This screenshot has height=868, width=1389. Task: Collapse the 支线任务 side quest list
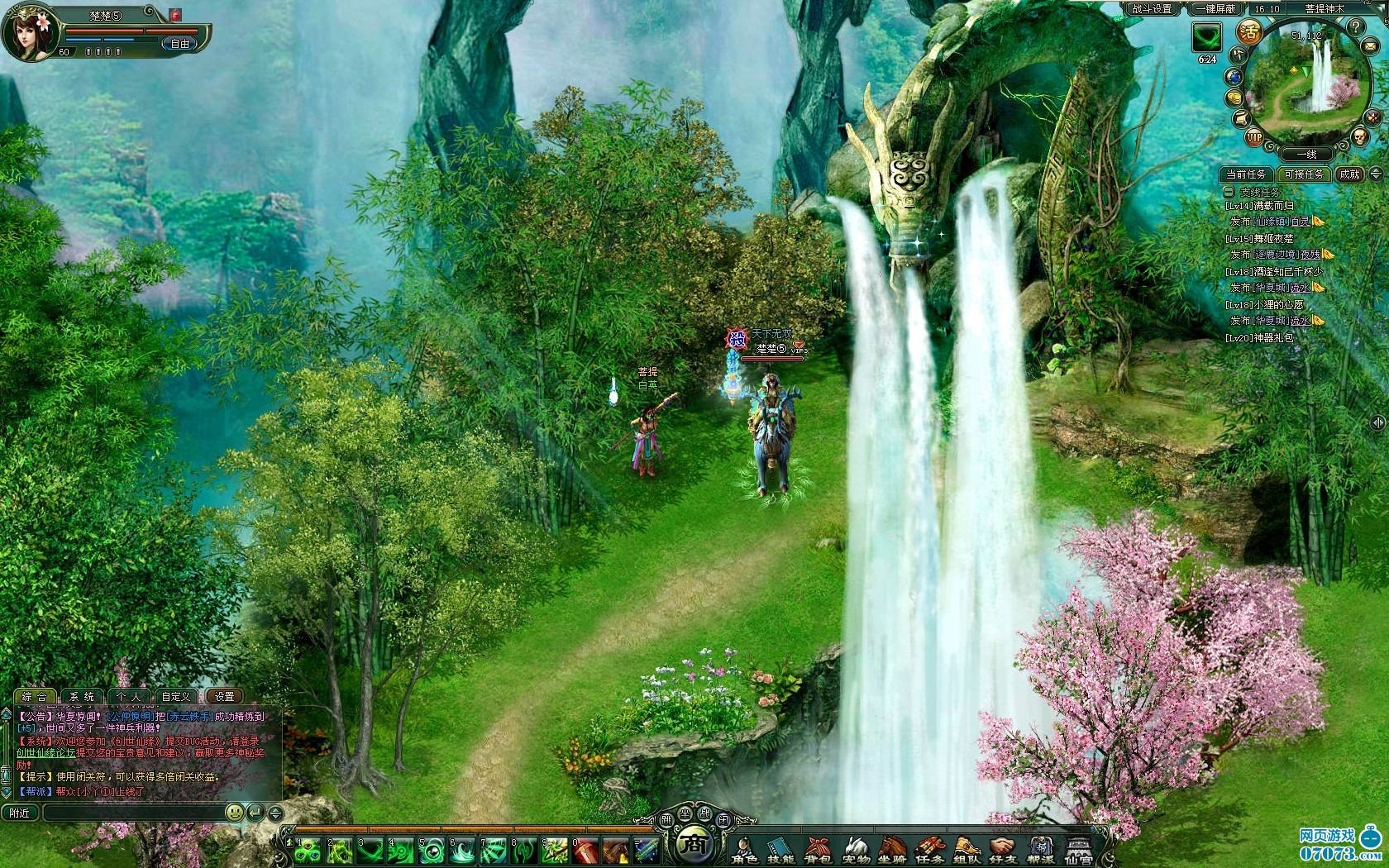[x=1229, y=192]
